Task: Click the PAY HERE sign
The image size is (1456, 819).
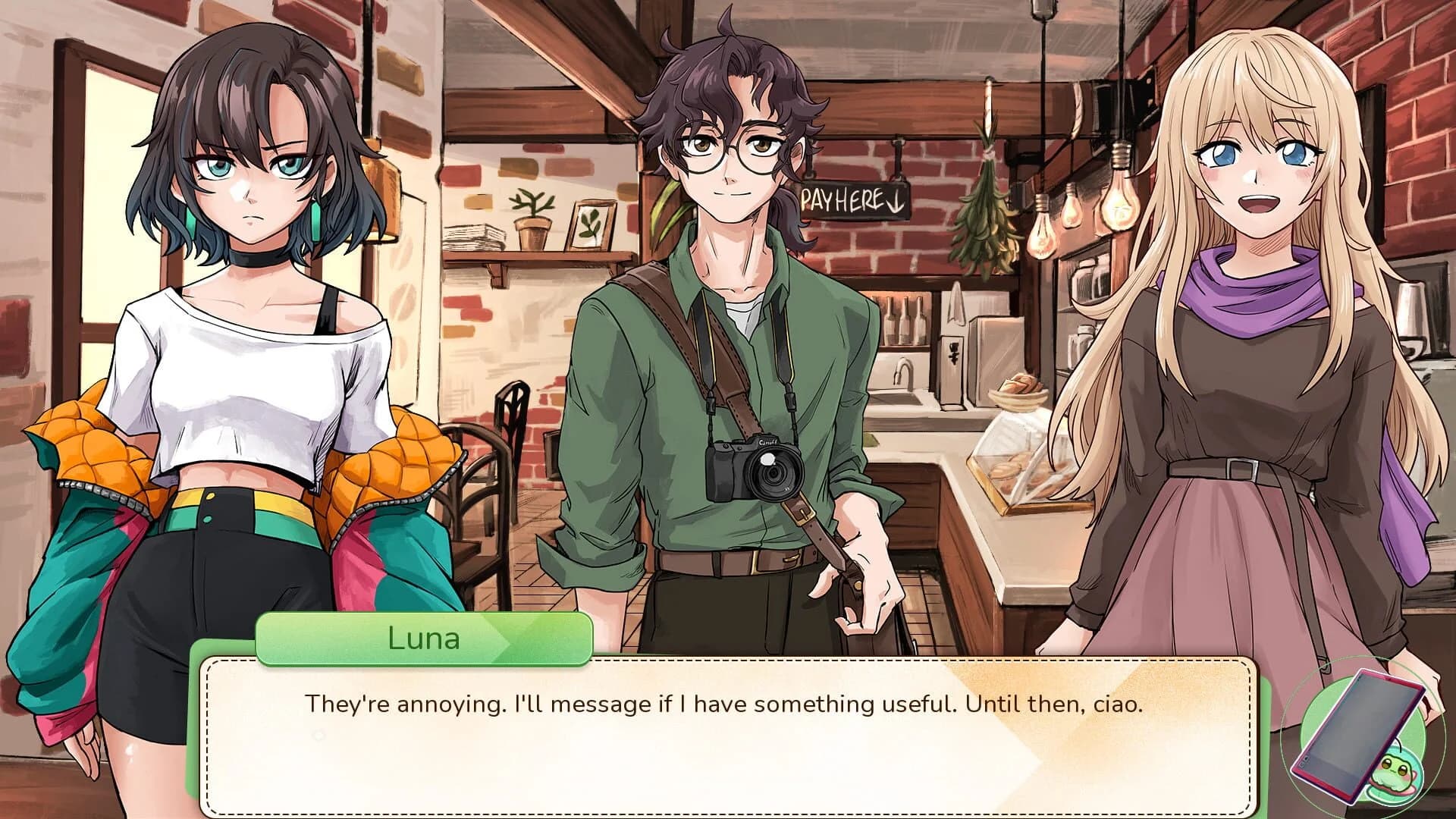Action: coord(852,201)
